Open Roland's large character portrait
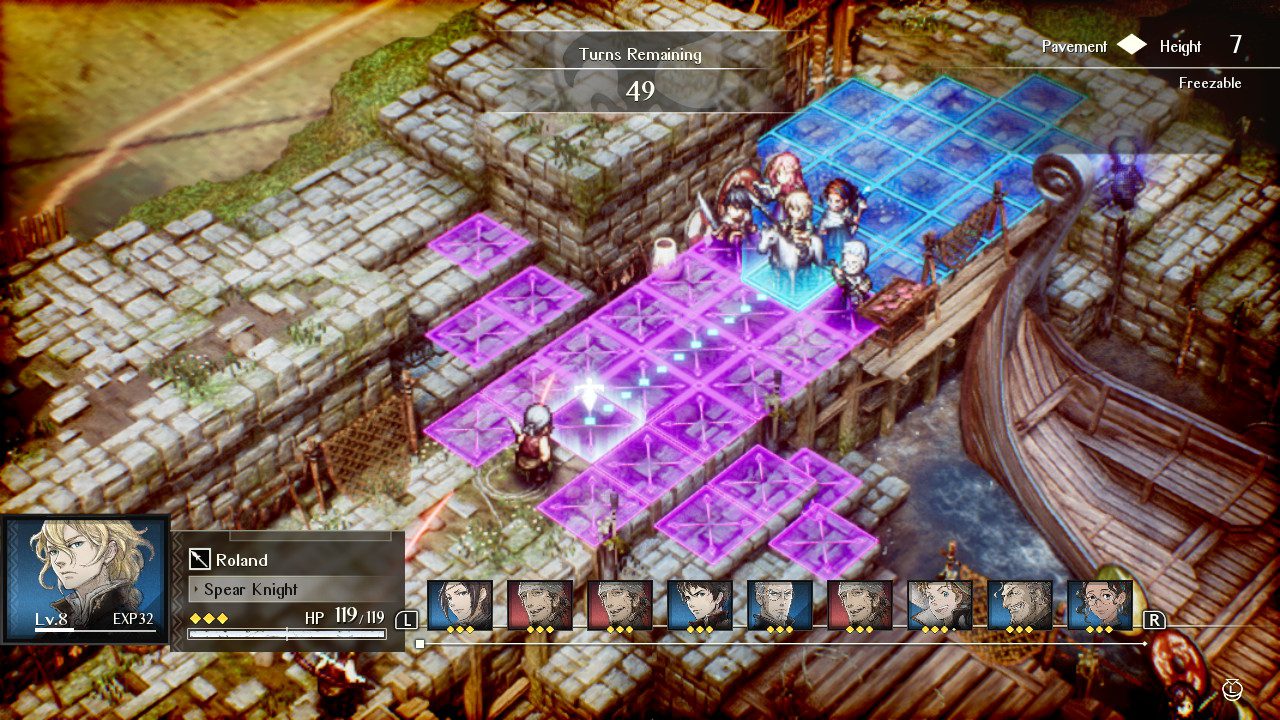This screenshot has width=1280, height=720. (85, 577)
